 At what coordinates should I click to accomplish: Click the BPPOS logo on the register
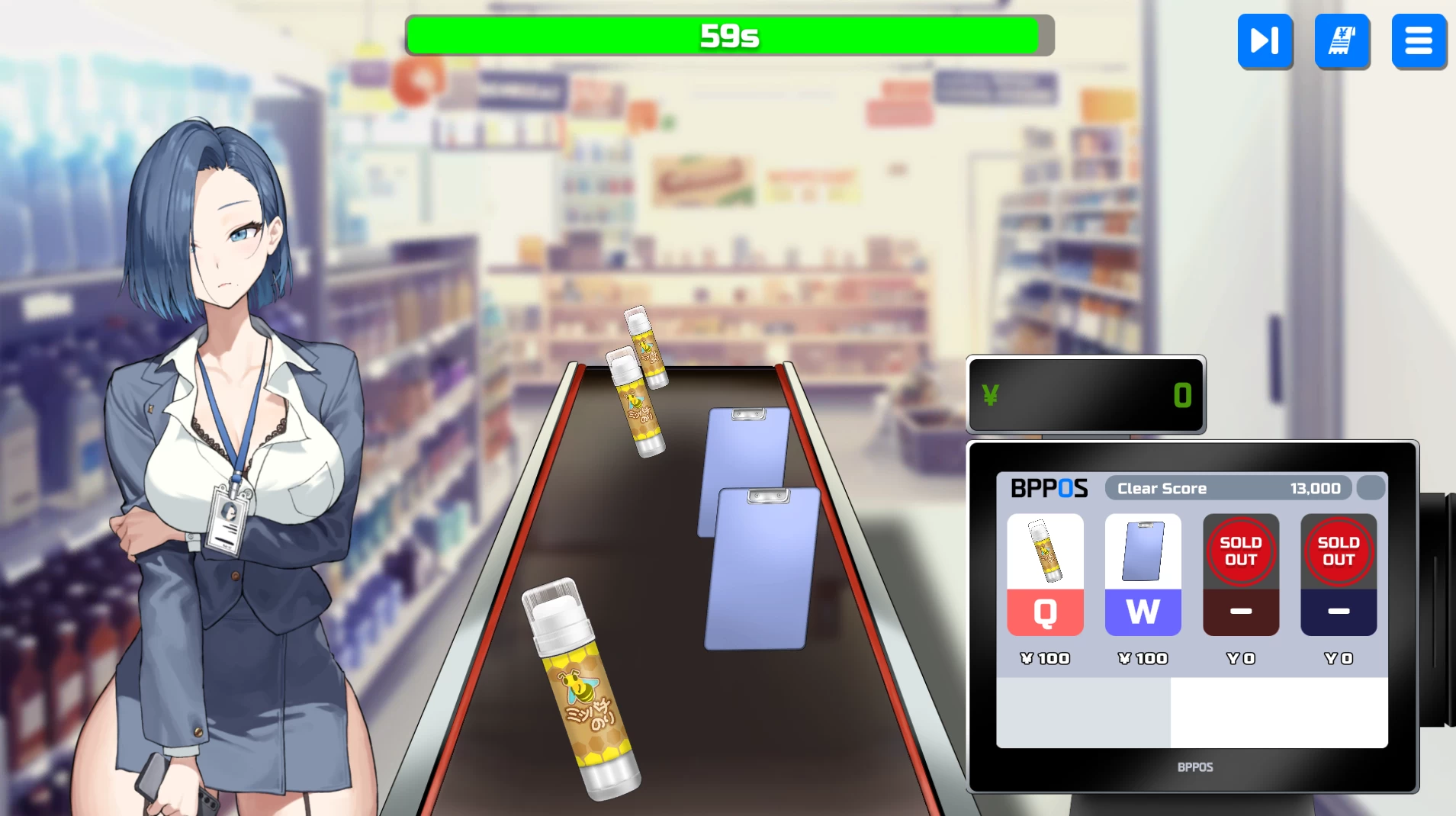[x=1049, y=488]
